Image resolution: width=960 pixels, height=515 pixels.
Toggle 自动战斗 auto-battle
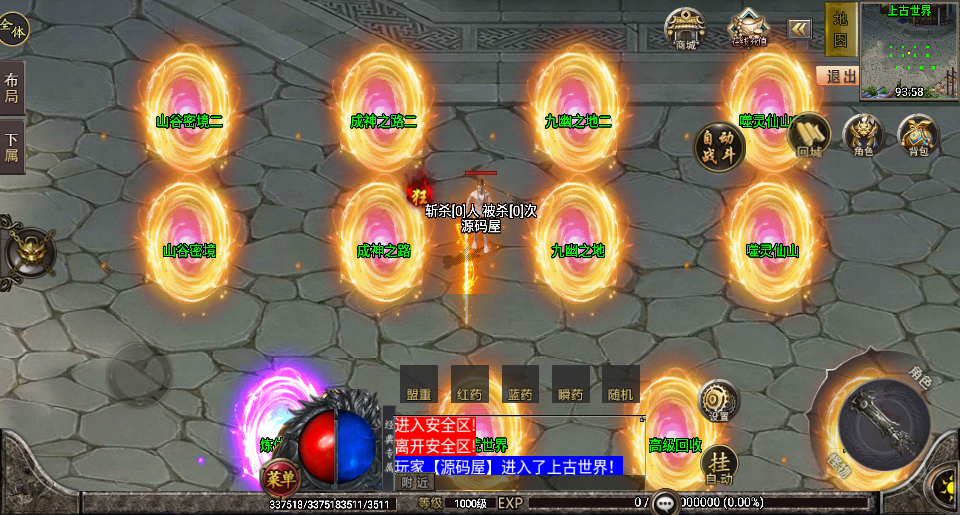click(720, 147)
